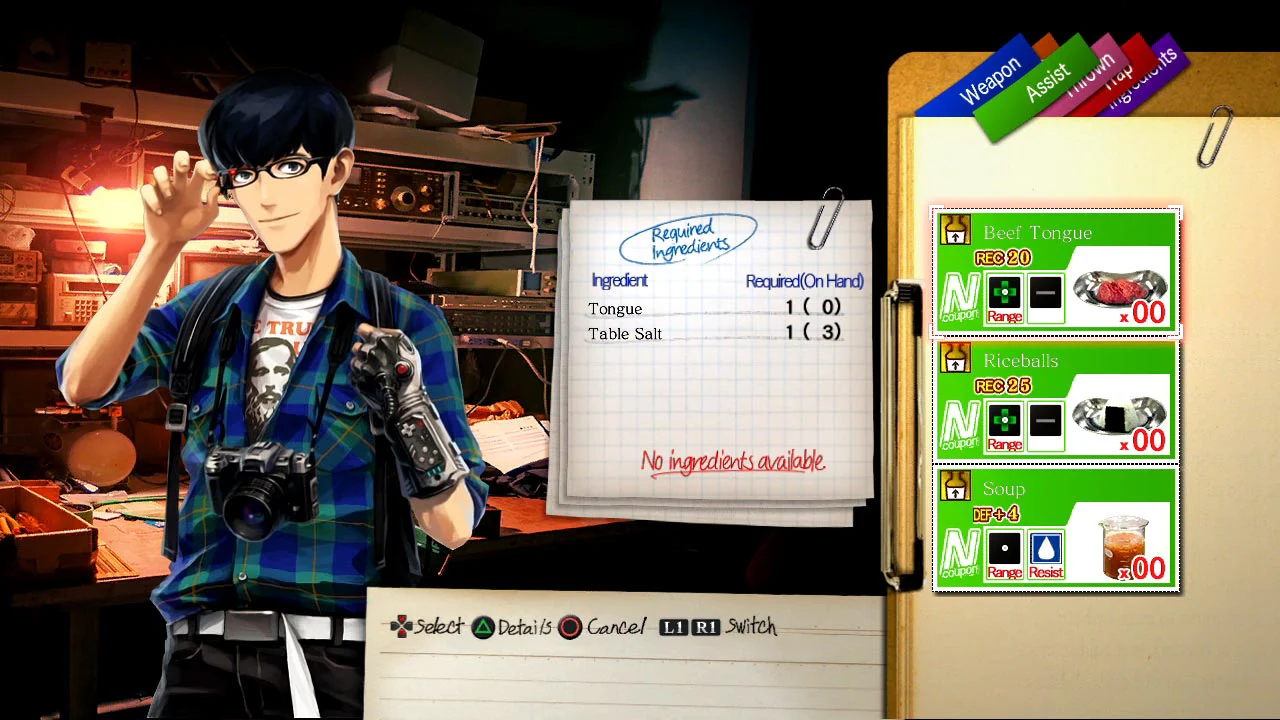The width and height of the screenshot is (1280, 720).
Task: Click the d-pad Select icon in the bottom bar
Action: (402, 627)
